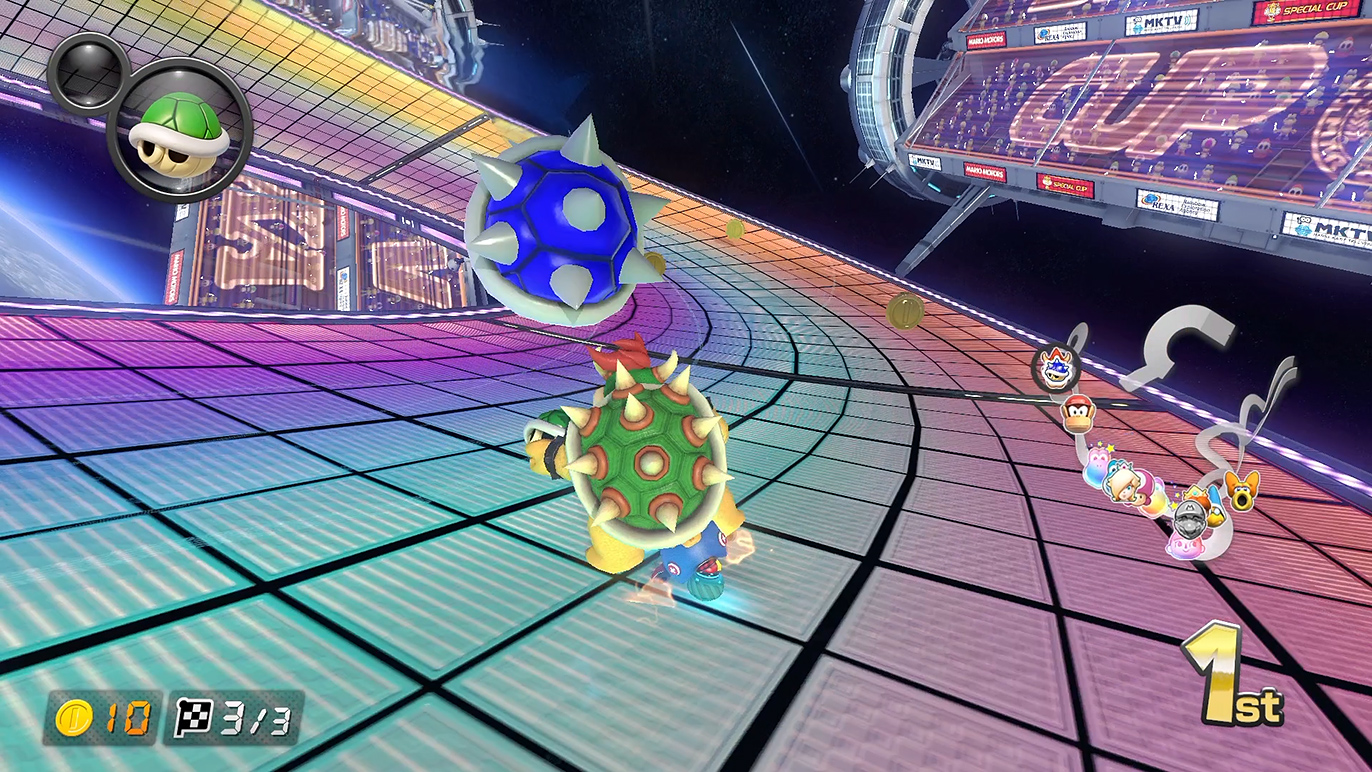Pick Rosalina's marker on the minimap
1372x772 pixels.
1122,484
